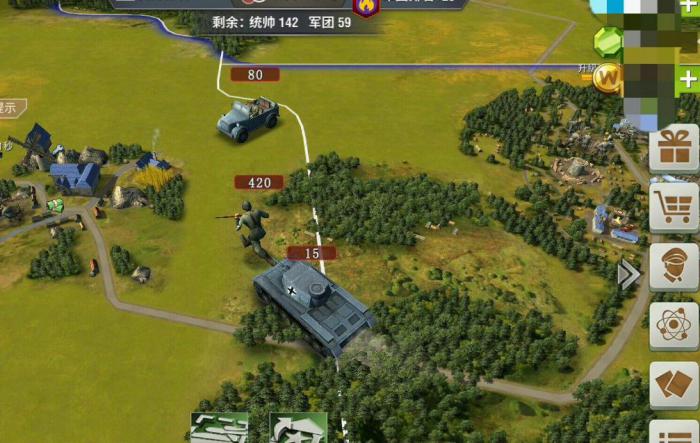
Task: Click the green gem currency icon
Action: (608, 40)
